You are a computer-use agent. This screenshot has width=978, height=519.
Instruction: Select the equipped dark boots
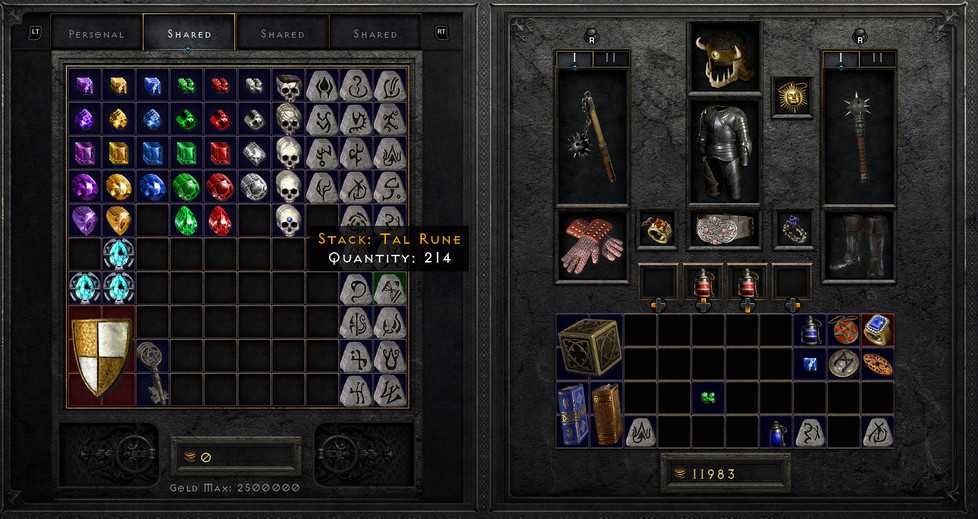point(857,246)
